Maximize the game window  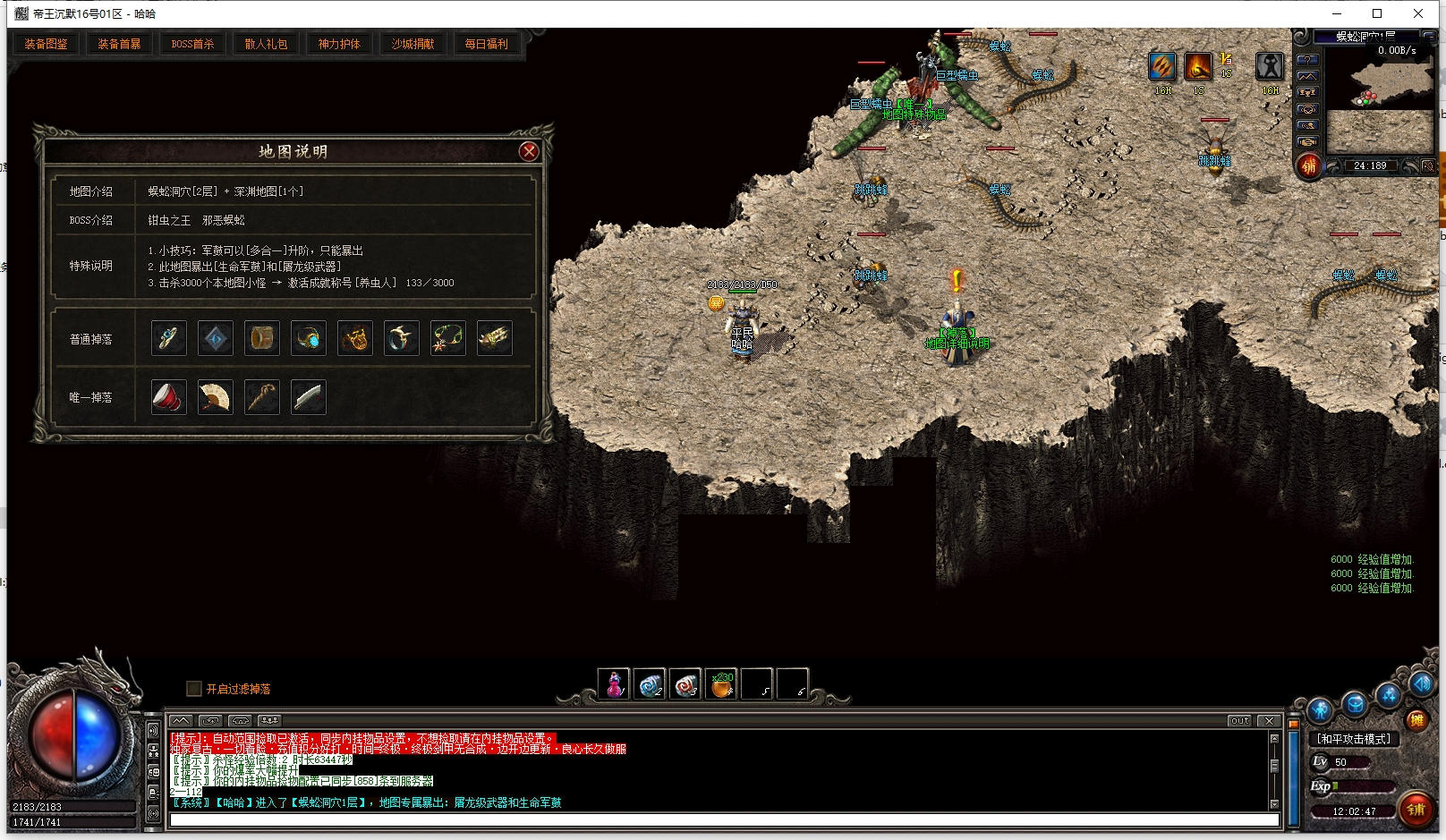coord(1377,13)
